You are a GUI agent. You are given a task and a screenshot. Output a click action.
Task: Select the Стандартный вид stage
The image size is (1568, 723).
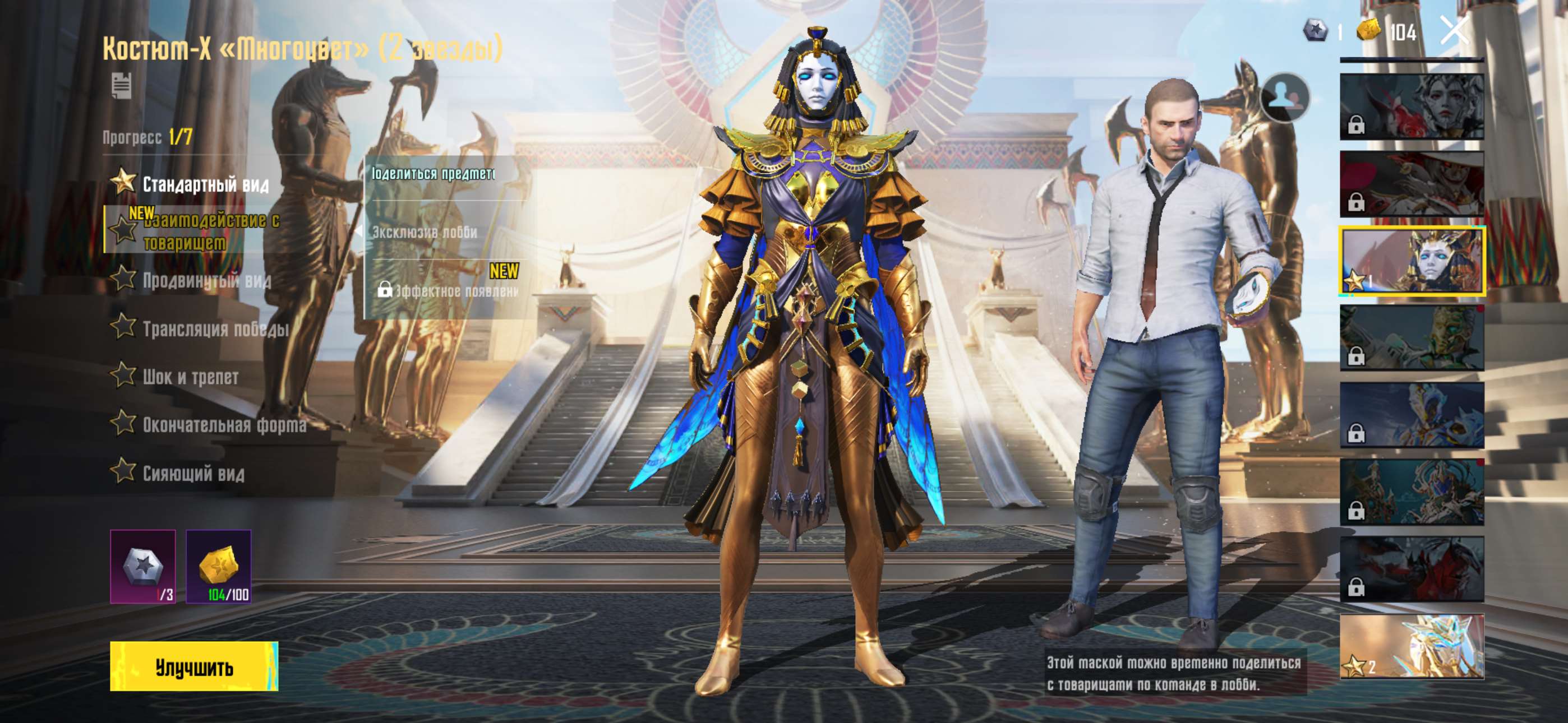click(x=205, y=184)
